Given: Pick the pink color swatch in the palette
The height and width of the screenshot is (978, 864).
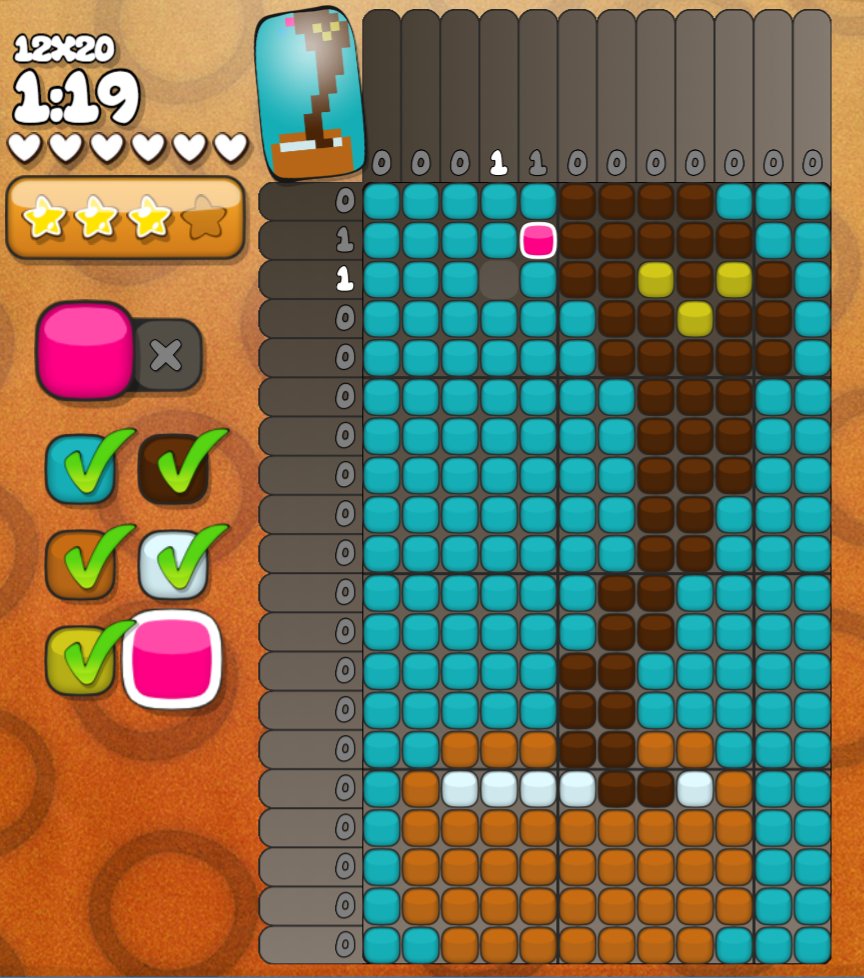Looking at the screenshot, I should click(172, 659).
